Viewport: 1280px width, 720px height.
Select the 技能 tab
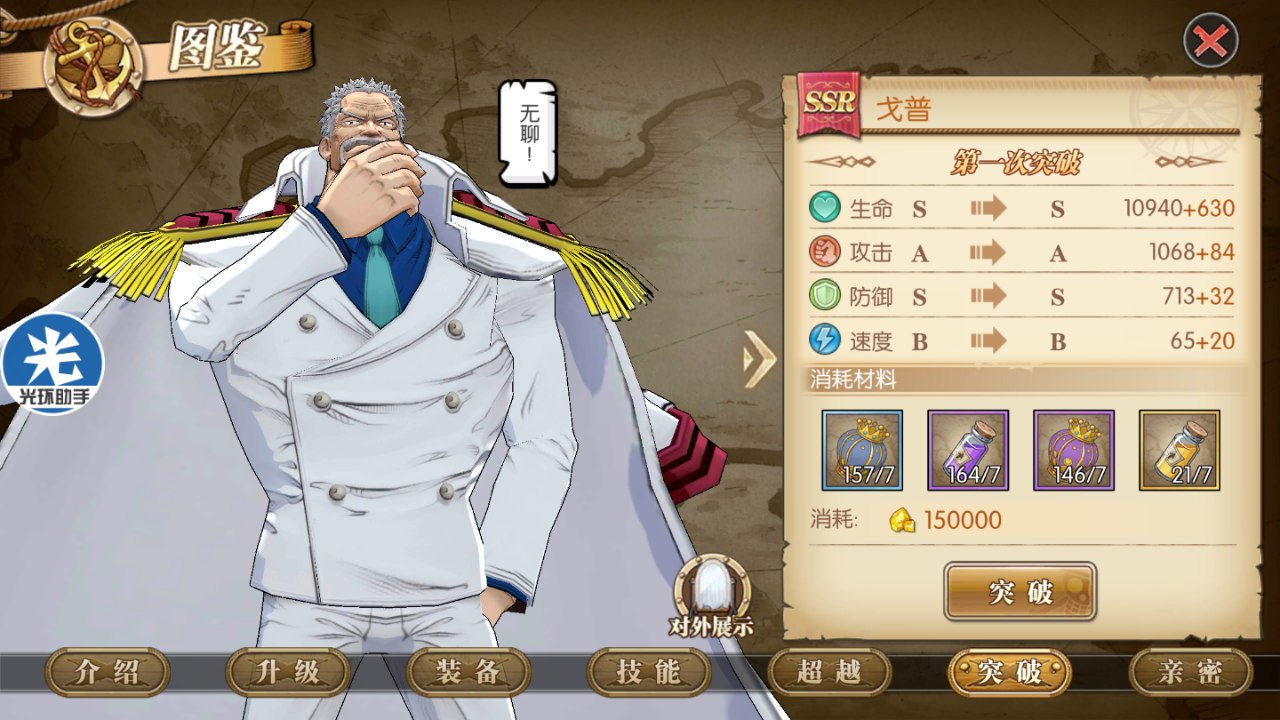[649, 672]
